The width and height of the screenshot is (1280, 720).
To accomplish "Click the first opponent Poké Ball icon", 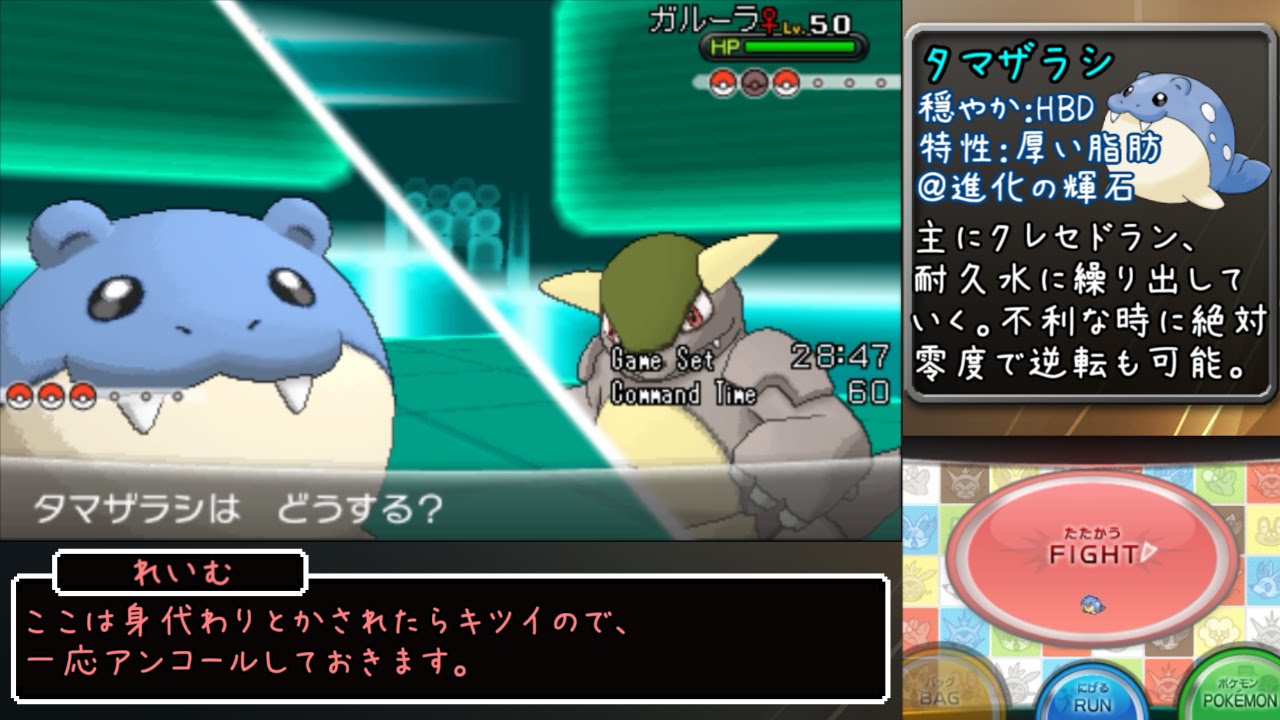I will click(x=722, y=83).
